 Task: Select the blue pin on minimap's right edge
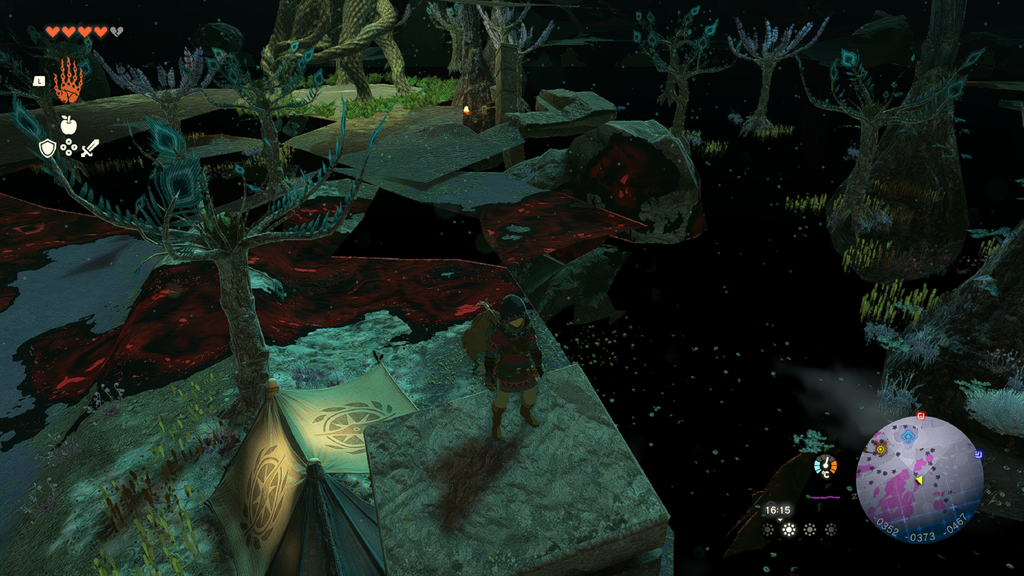tap(978, 454)
